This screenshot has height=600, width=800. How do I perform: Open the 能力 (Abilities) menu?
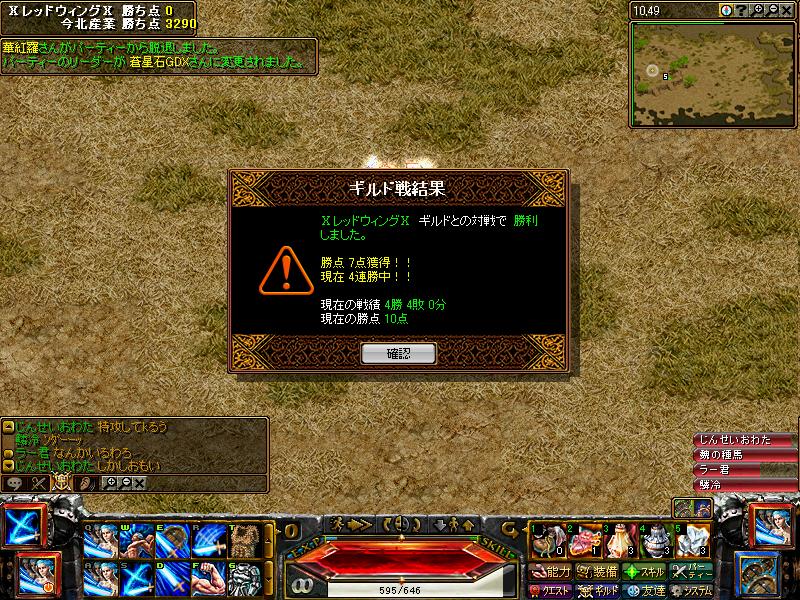(x=551, y=572)
